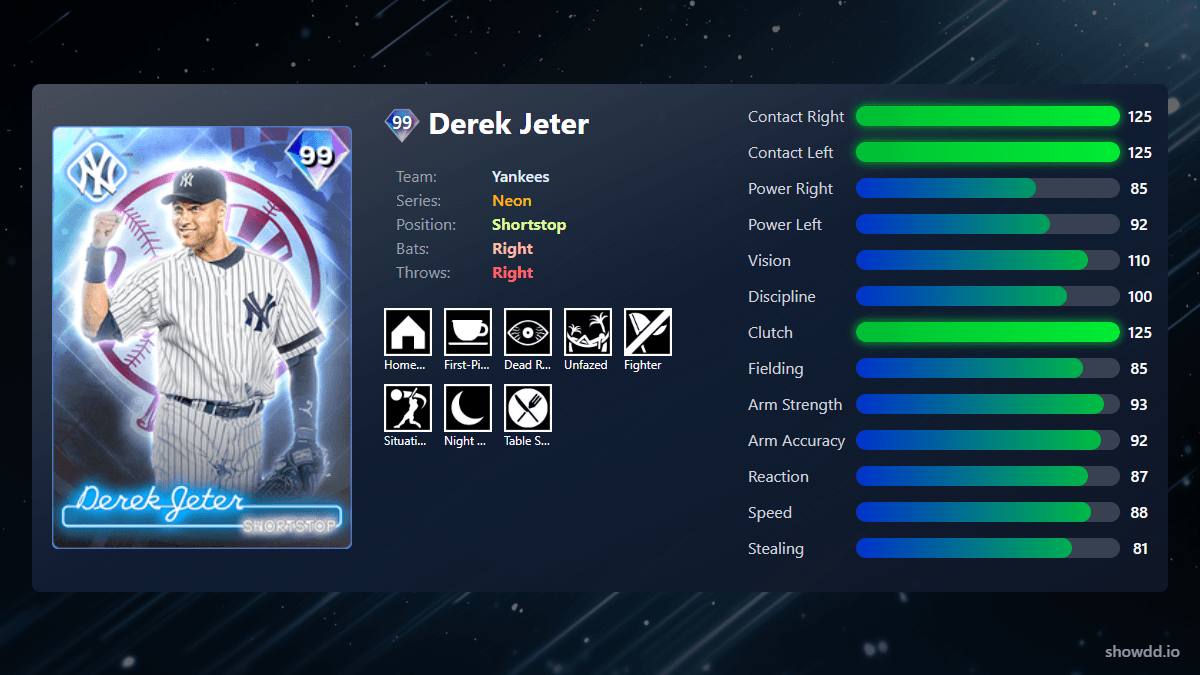Click the First-Pitch coffee cup quirk icon
Viewport: 1200px width, 675px height.
pyautogui.click(x=468, y=332)
